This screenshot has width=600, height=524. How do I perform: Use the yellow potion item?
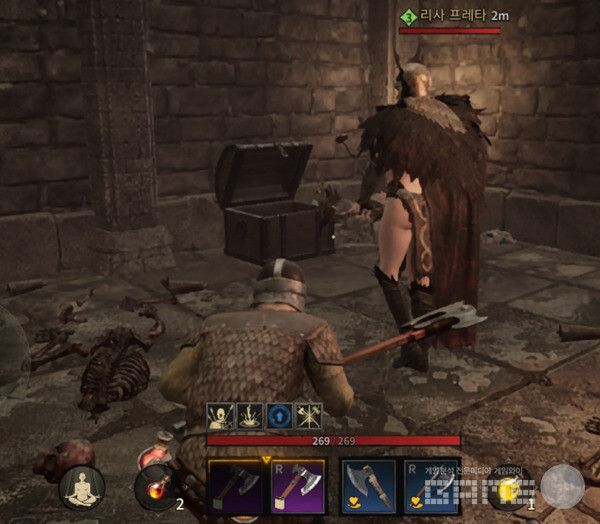(509, 489)
